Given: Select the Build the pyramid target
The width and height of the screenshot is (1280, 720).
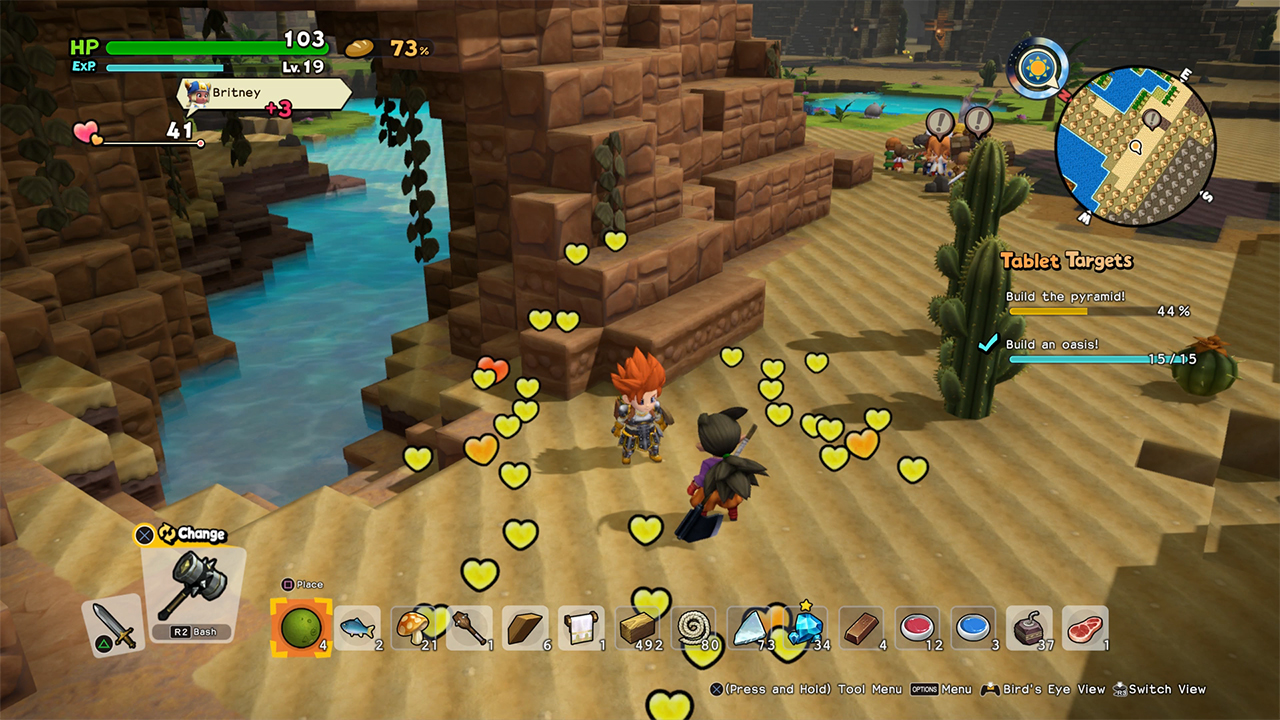Looking at the screenshot, I should 1097,304.
